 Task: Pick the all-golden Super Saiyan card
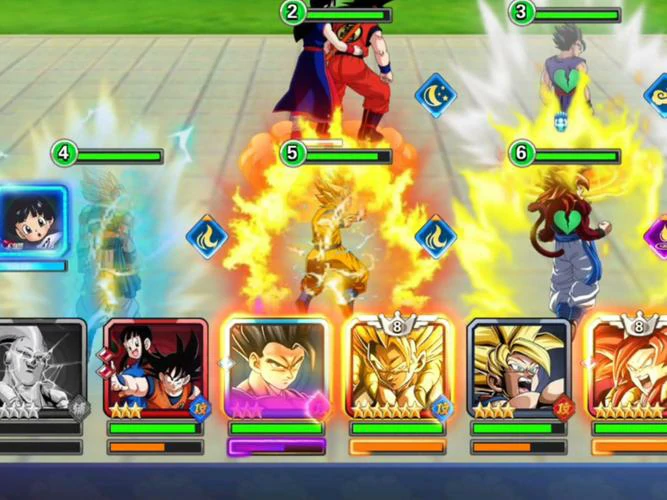398,367
